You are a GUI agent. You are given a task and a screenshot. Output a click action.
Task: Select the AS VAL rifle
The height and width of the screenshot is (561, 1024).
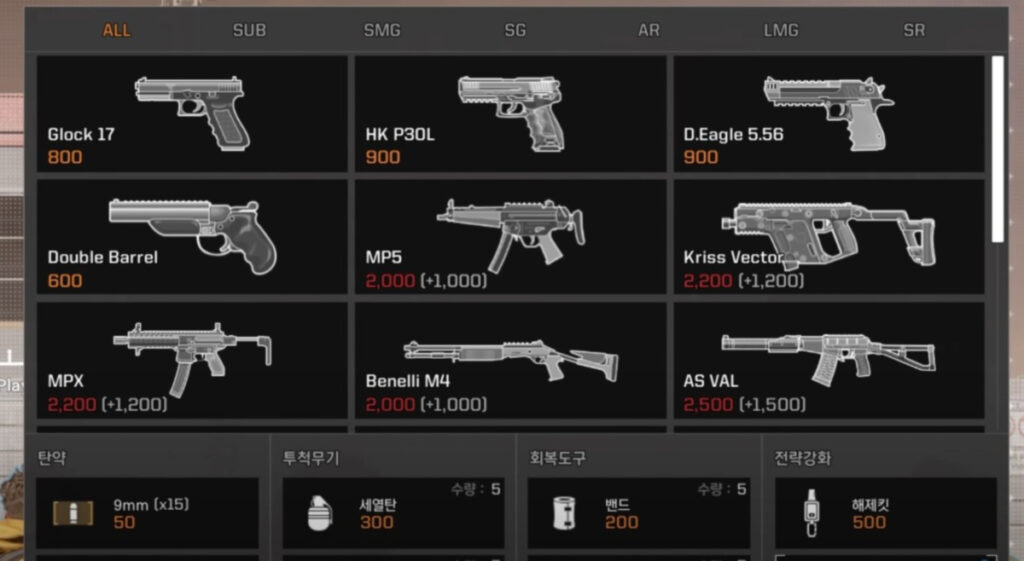[828, 361]
